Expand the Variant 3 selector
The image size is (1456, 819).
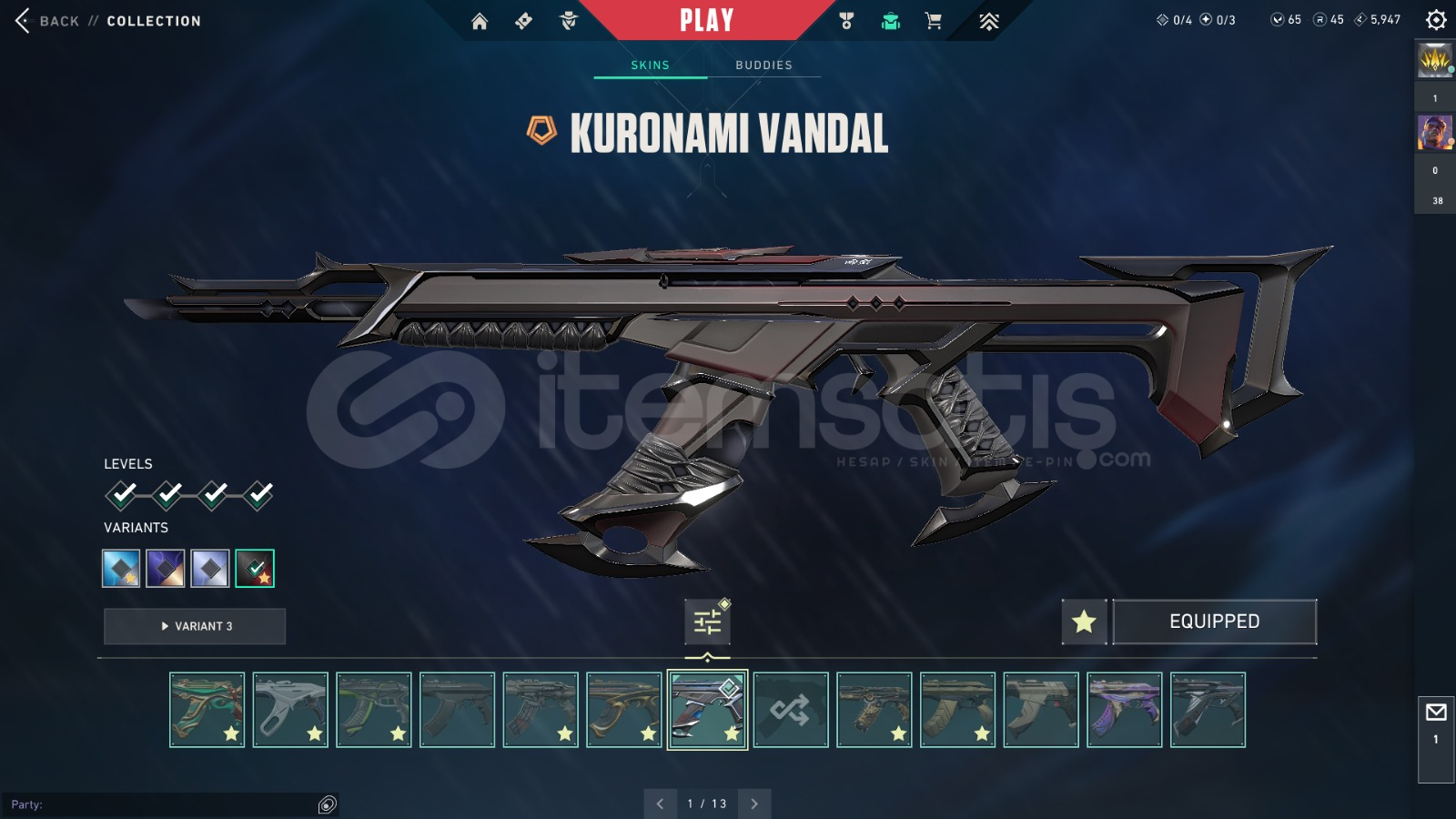(194, 626)
